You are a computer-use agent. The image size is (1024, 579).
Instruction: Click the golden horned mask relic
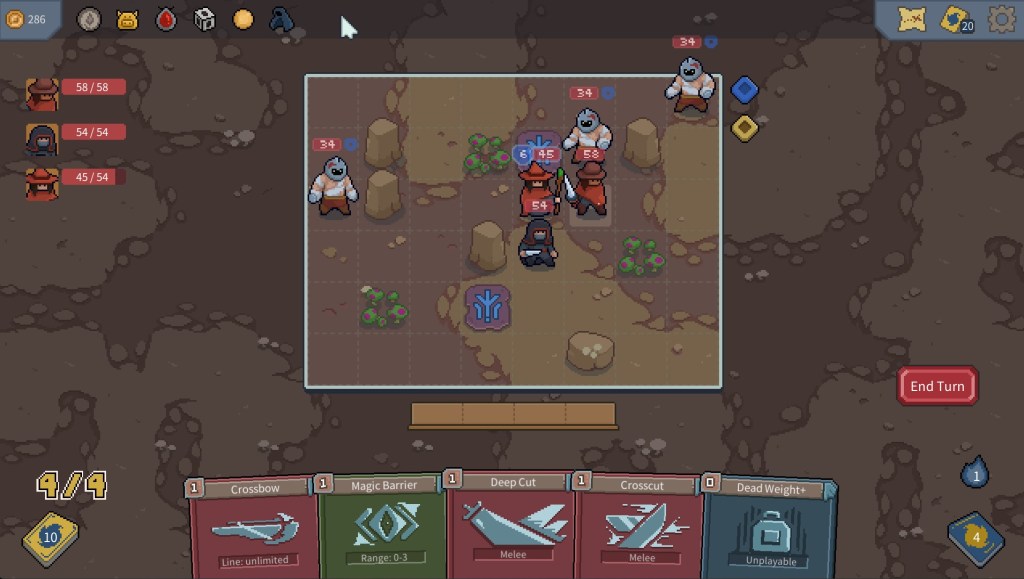pyautogui.click(x=127, y=19)
